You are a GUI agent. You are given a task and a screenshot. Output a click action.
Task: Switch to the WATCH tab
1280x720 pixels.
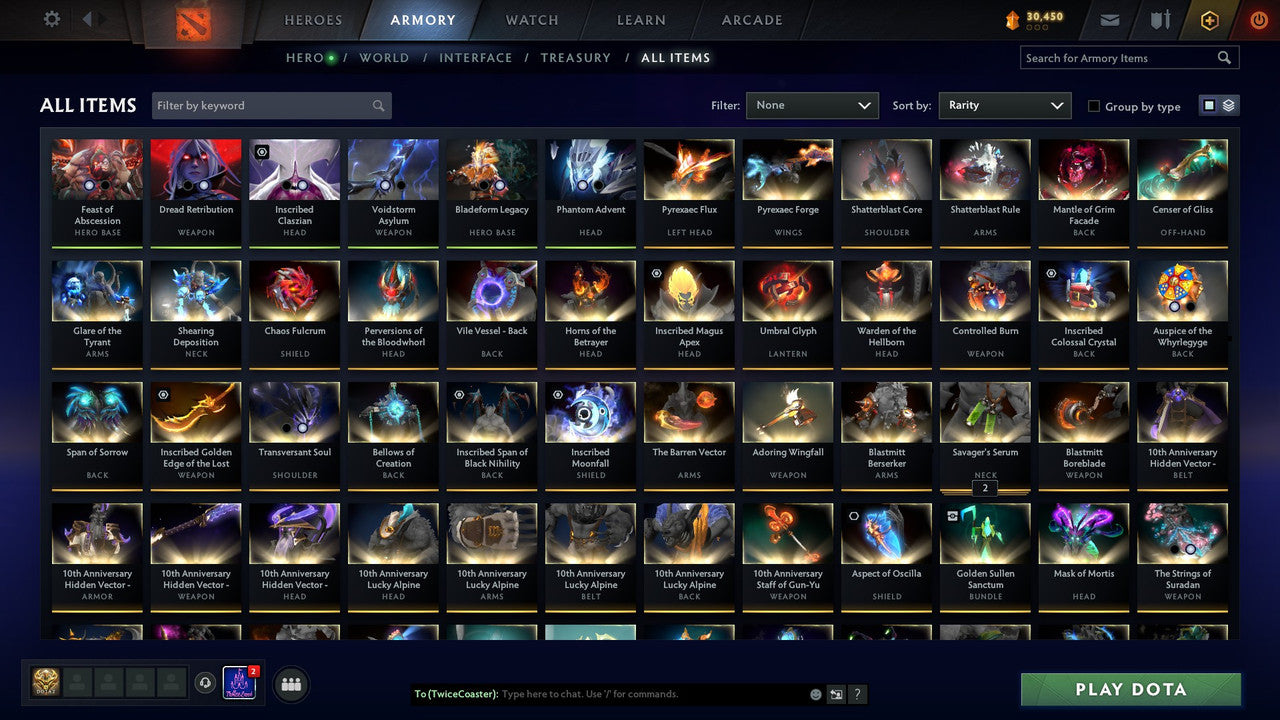pos(531,20)
